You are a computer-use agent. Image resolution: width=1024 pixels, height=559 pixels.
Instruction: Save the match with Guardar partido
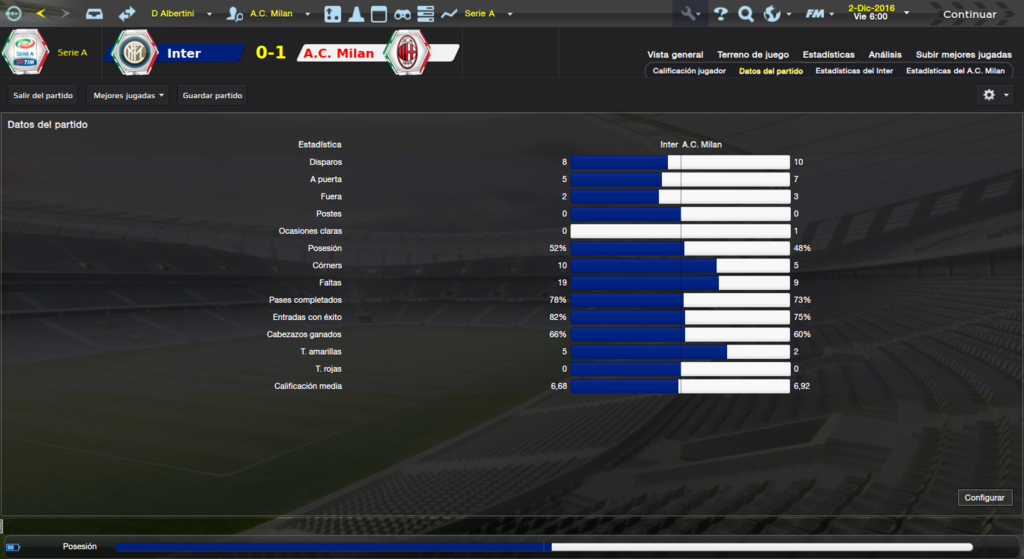[212, 95]
